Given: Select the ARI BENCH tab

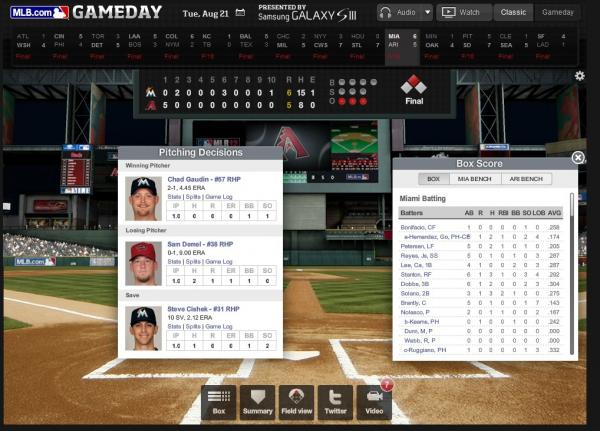Looking at the screenshot, I should coord(526,179).
